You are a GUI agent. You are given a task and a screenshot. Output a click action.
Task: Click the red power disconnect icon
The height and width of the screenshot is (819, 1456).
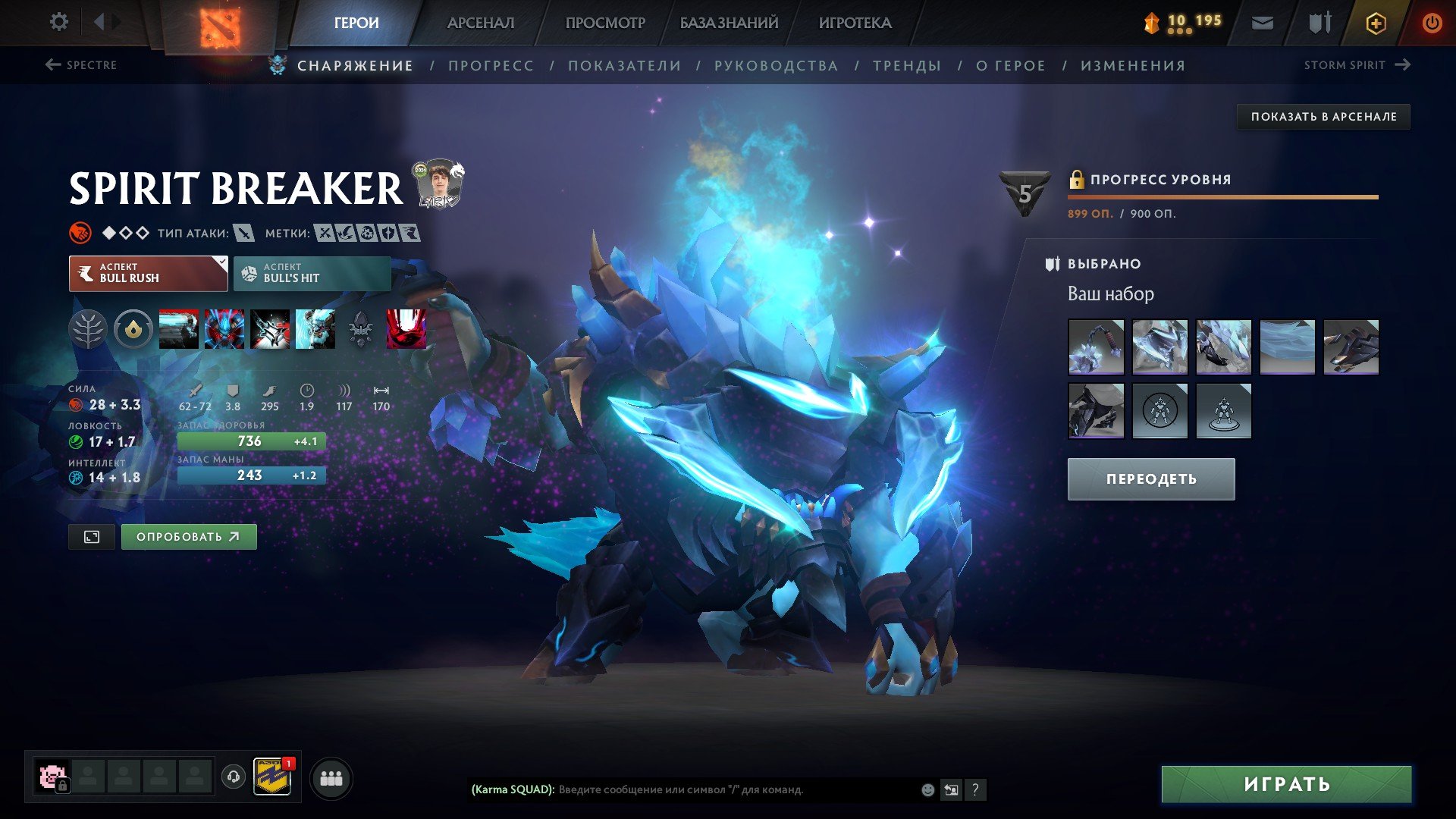point(1432,22)
